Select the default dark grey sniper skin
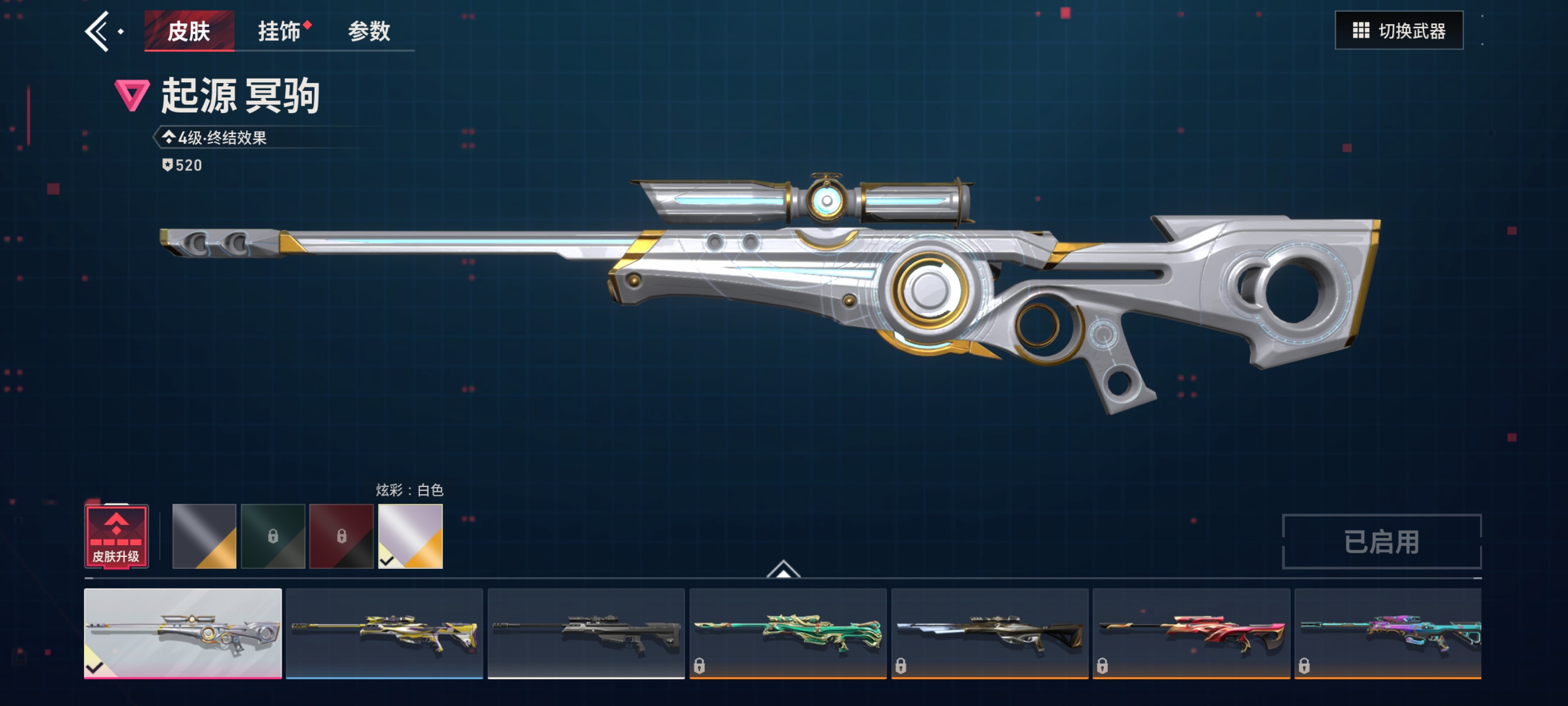1568x706 pixels. 586,633
